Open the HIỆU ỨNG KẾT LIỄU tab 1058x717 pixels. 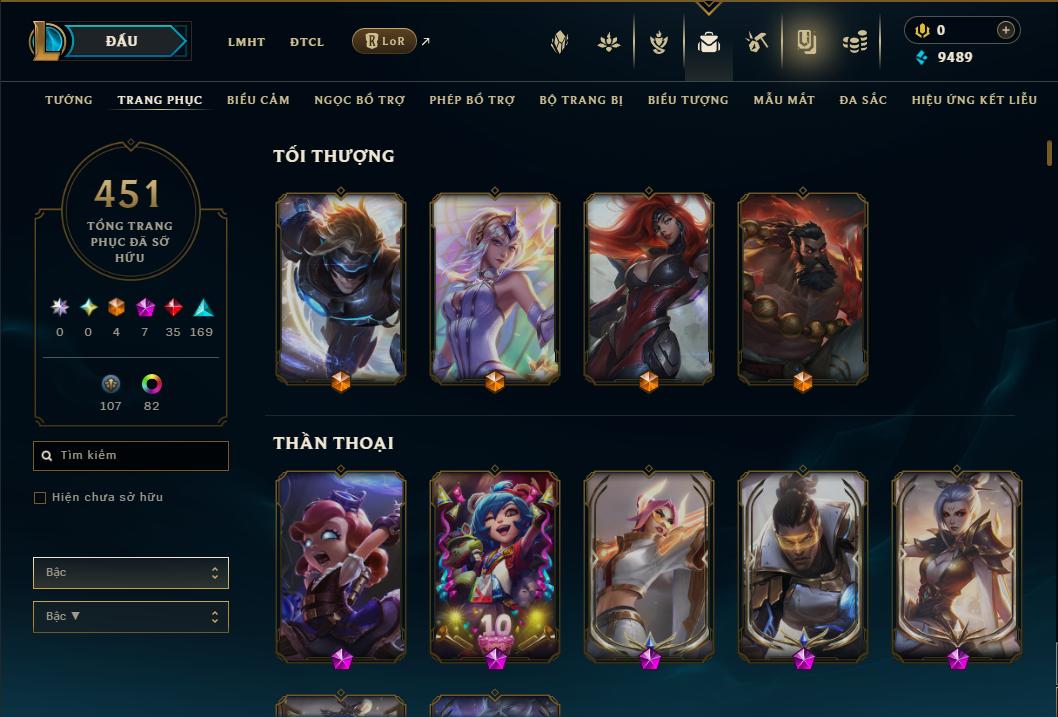point(974,100)
